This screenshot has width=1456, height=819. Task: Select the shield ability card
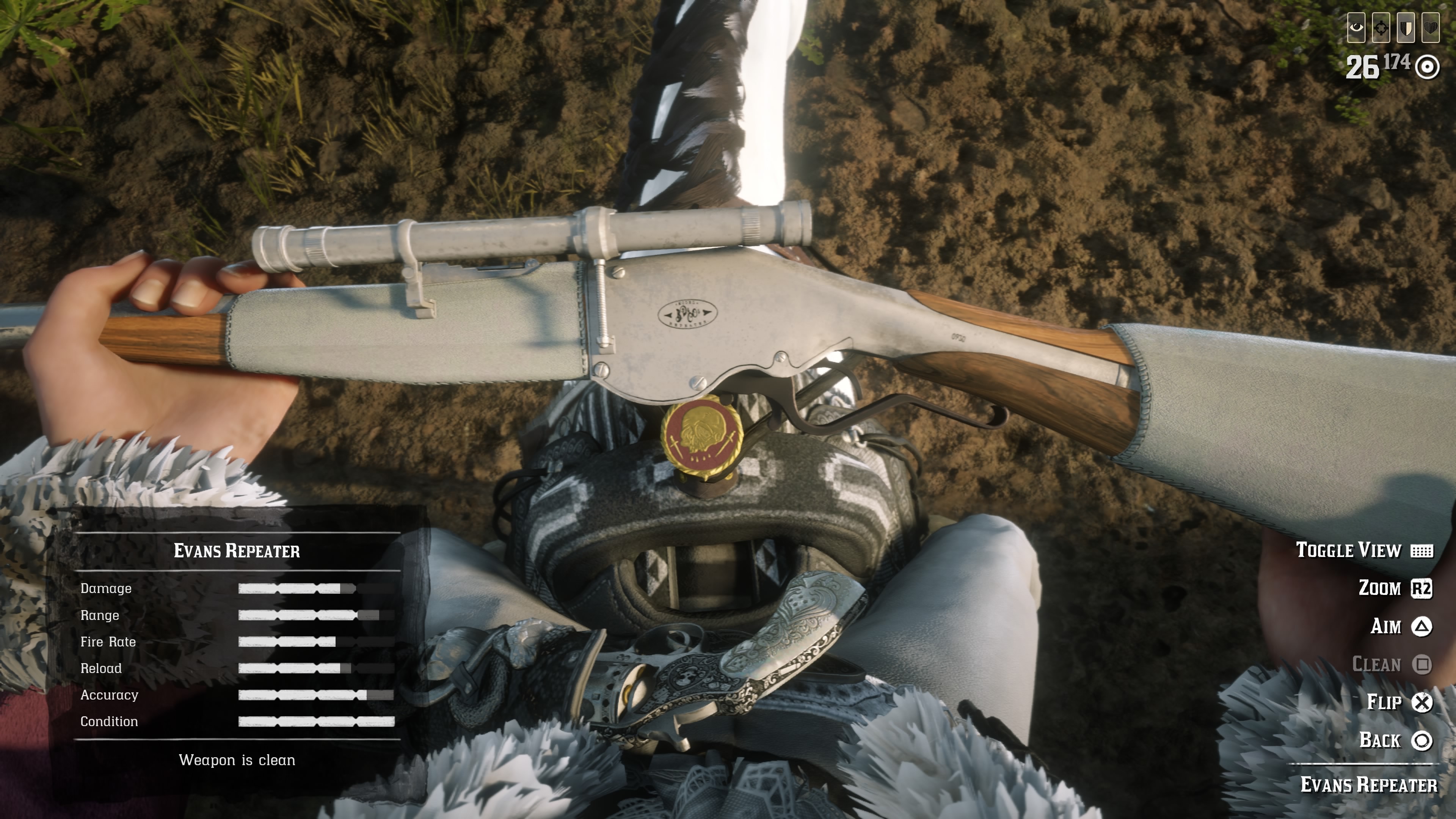pyautogui.click(x=1406, y=28)
